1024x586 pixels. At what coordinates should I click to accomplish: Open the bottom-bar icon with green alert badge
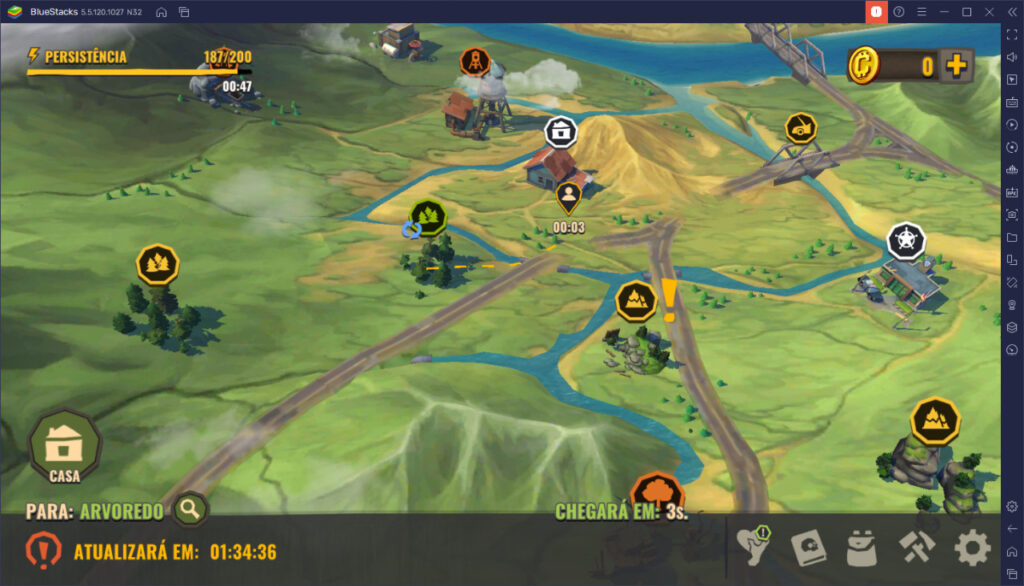753,546
